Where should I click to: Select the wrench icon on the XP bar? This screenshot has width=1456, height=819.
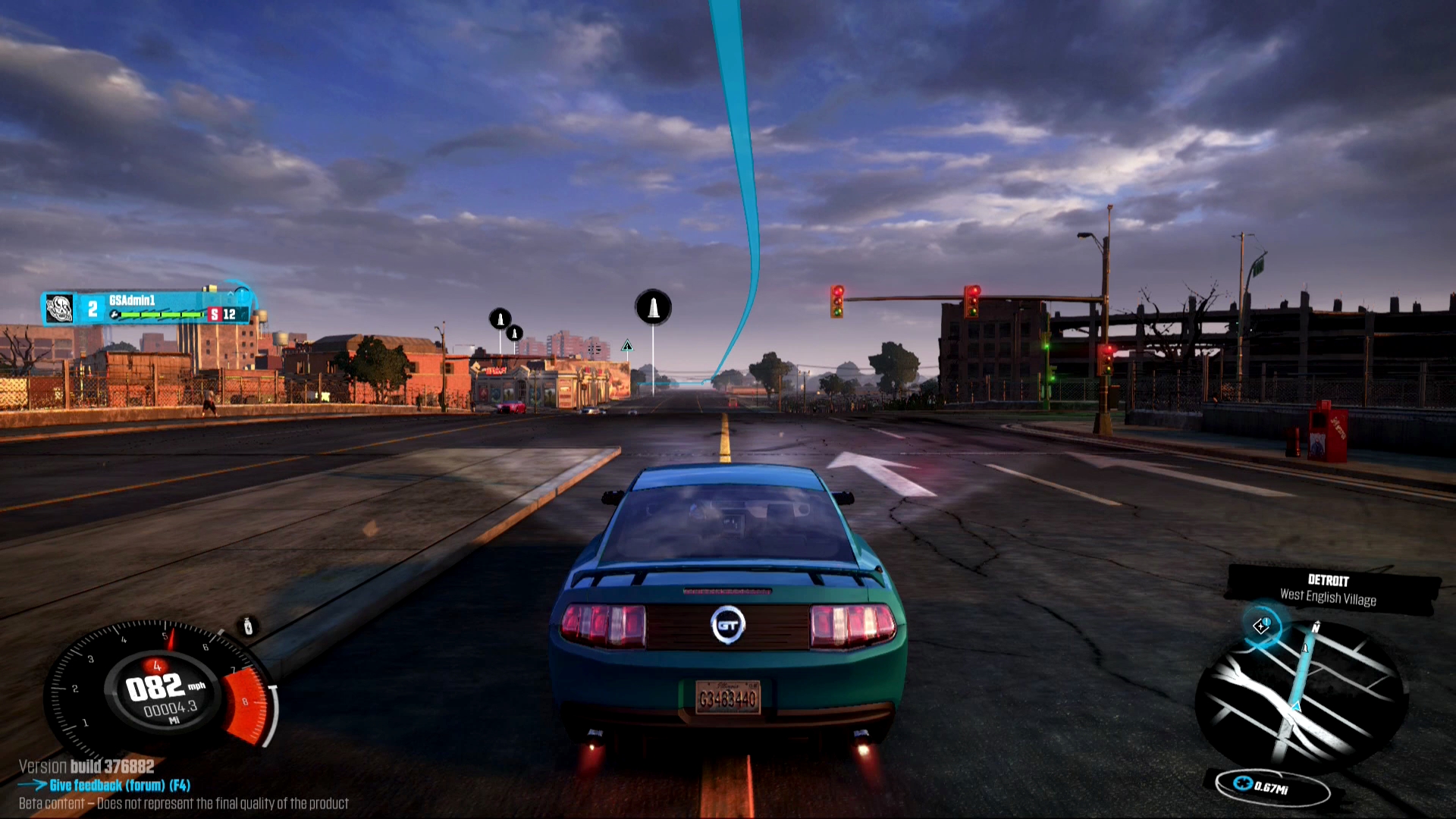pyautogui.click(x=113, y=315)
